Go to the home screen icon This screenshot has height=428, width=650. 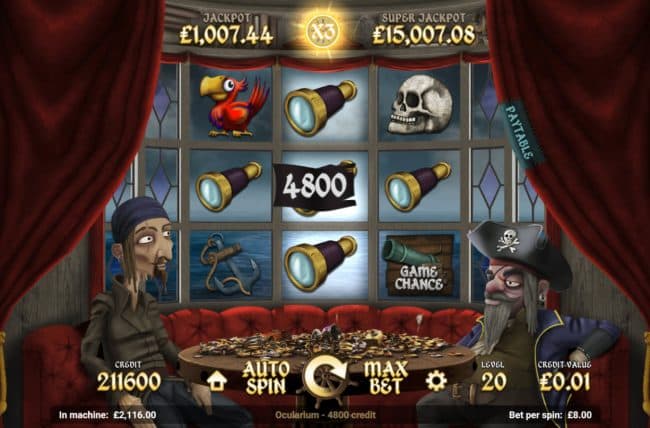click(x=216, y=380)
